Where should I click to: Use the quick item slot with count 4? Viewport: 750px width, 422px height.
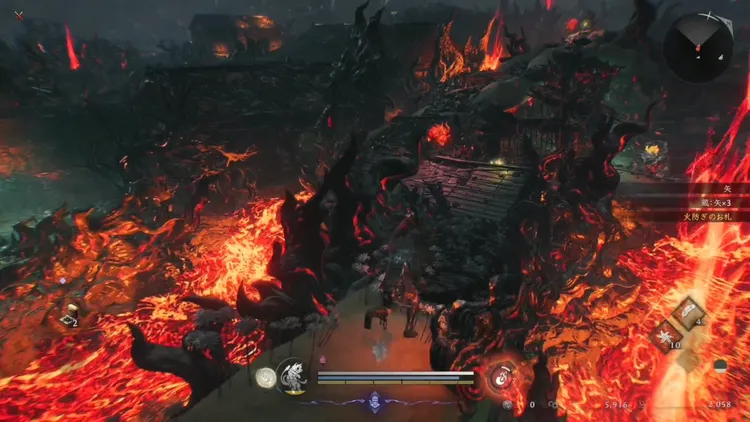tap(689, 312)
